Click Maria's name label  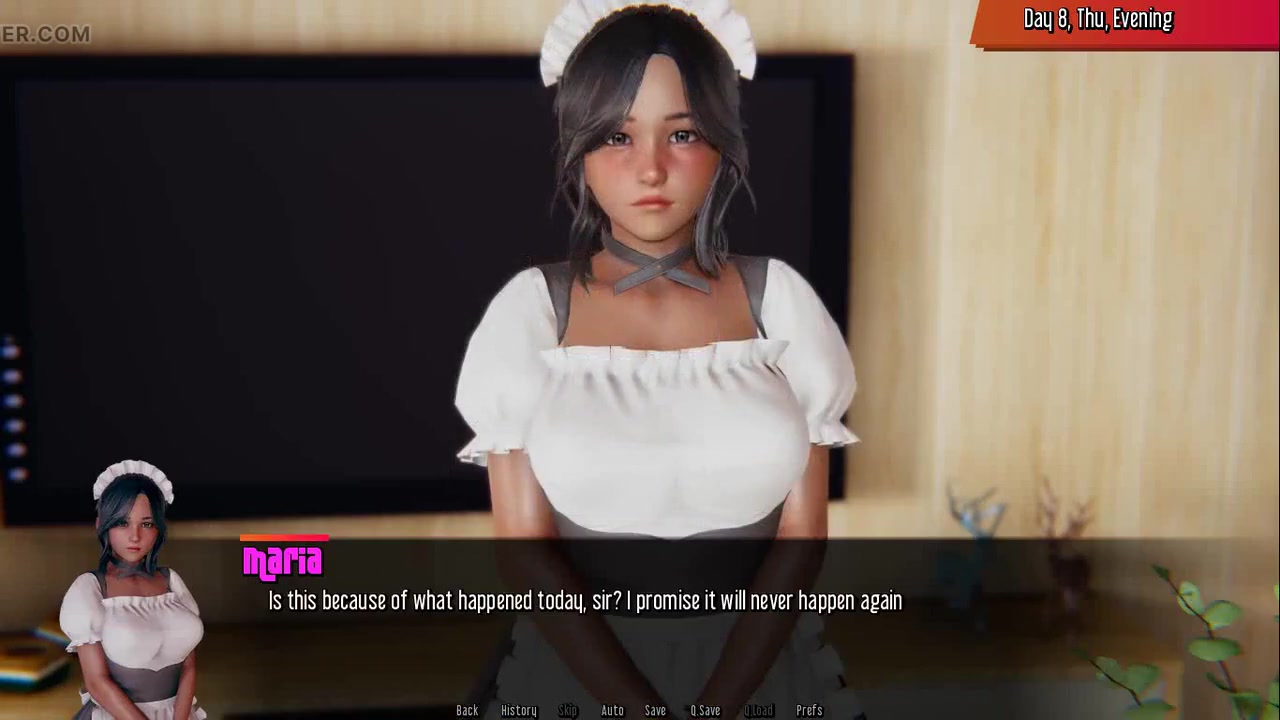283,563
